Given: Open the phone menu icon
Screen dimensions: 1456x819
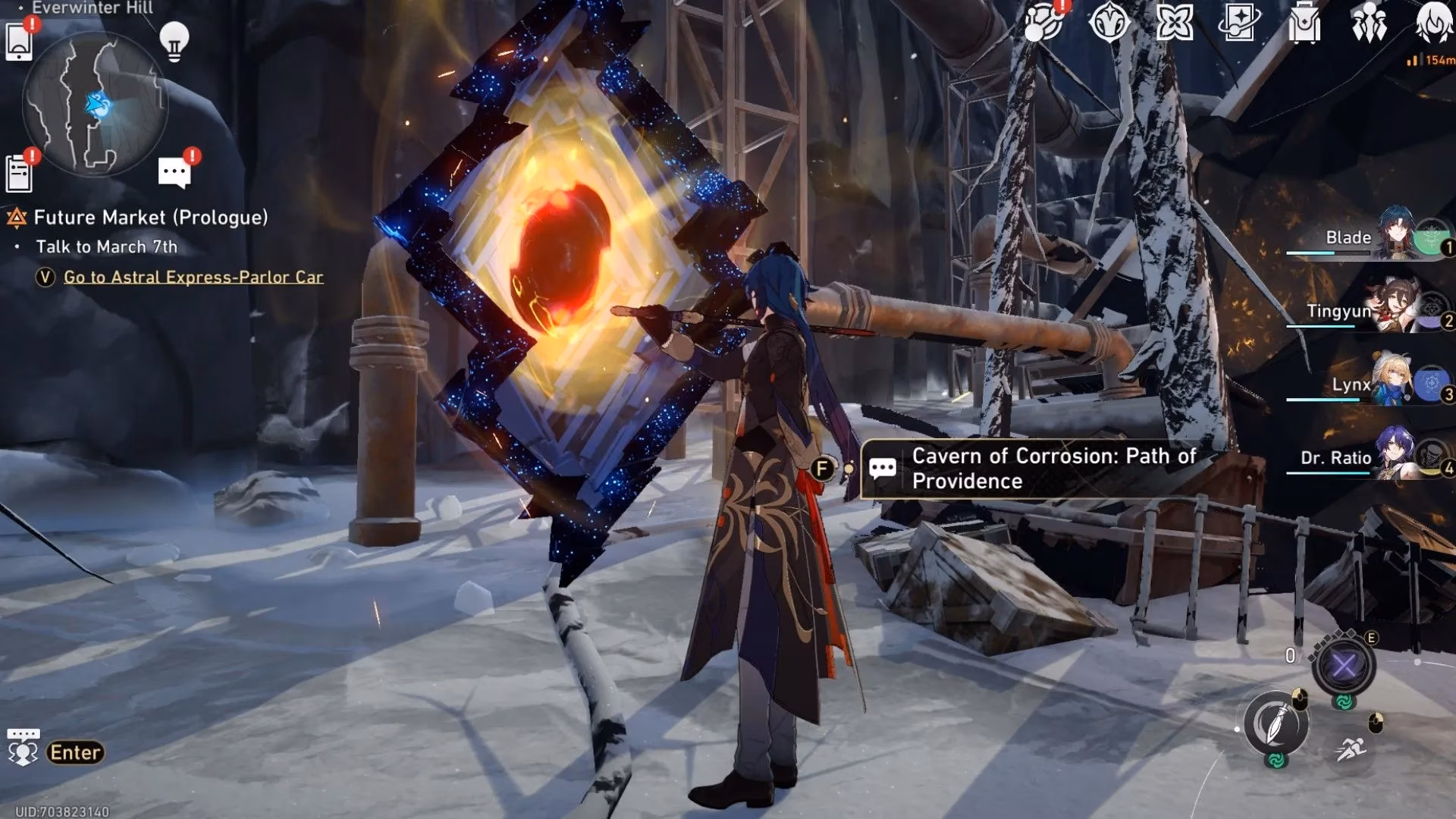Looking at the screenshot, I should pyautogui.click(x=19, y=41).
